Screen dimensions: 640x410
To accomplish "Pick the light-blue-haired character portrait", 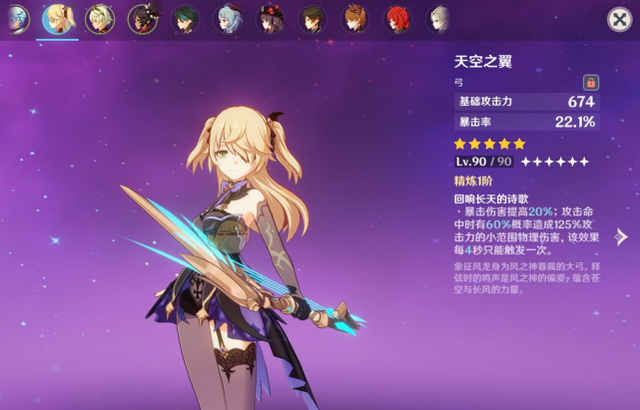I will 228,18.
